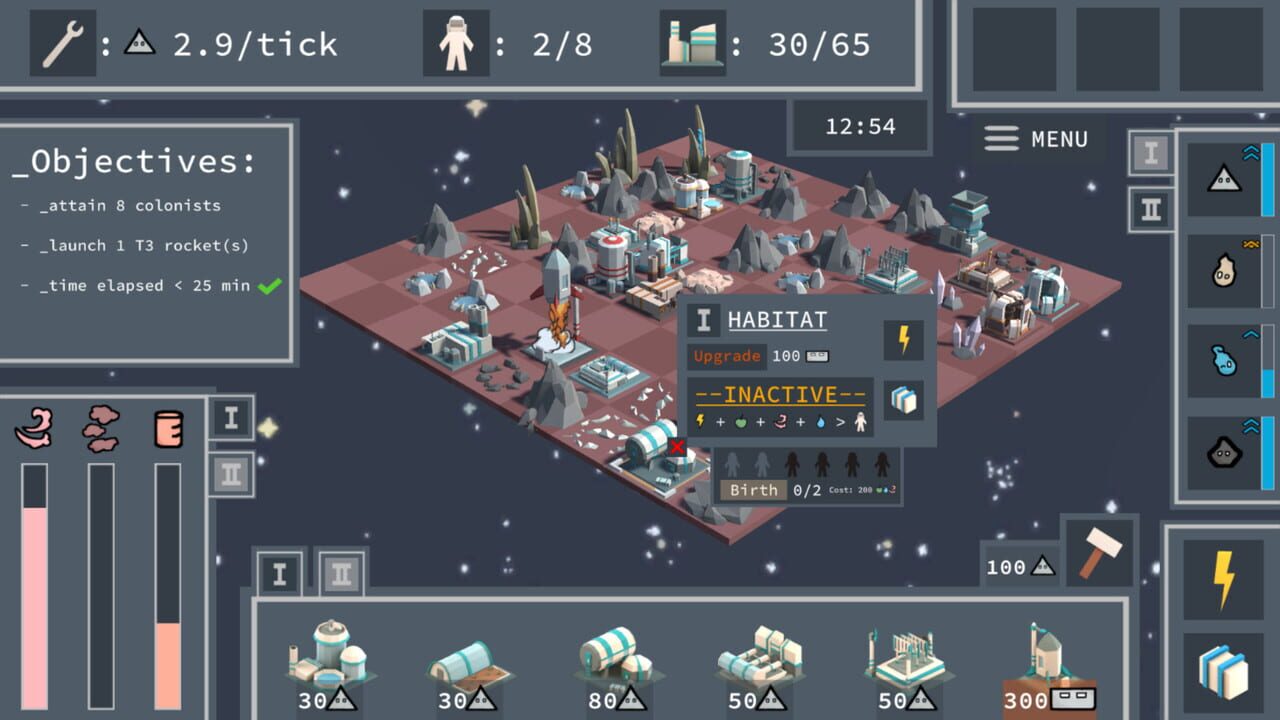The image size is (1280, 720).
Task: Select the dark rock resource icon
Action: point(1223,454)
